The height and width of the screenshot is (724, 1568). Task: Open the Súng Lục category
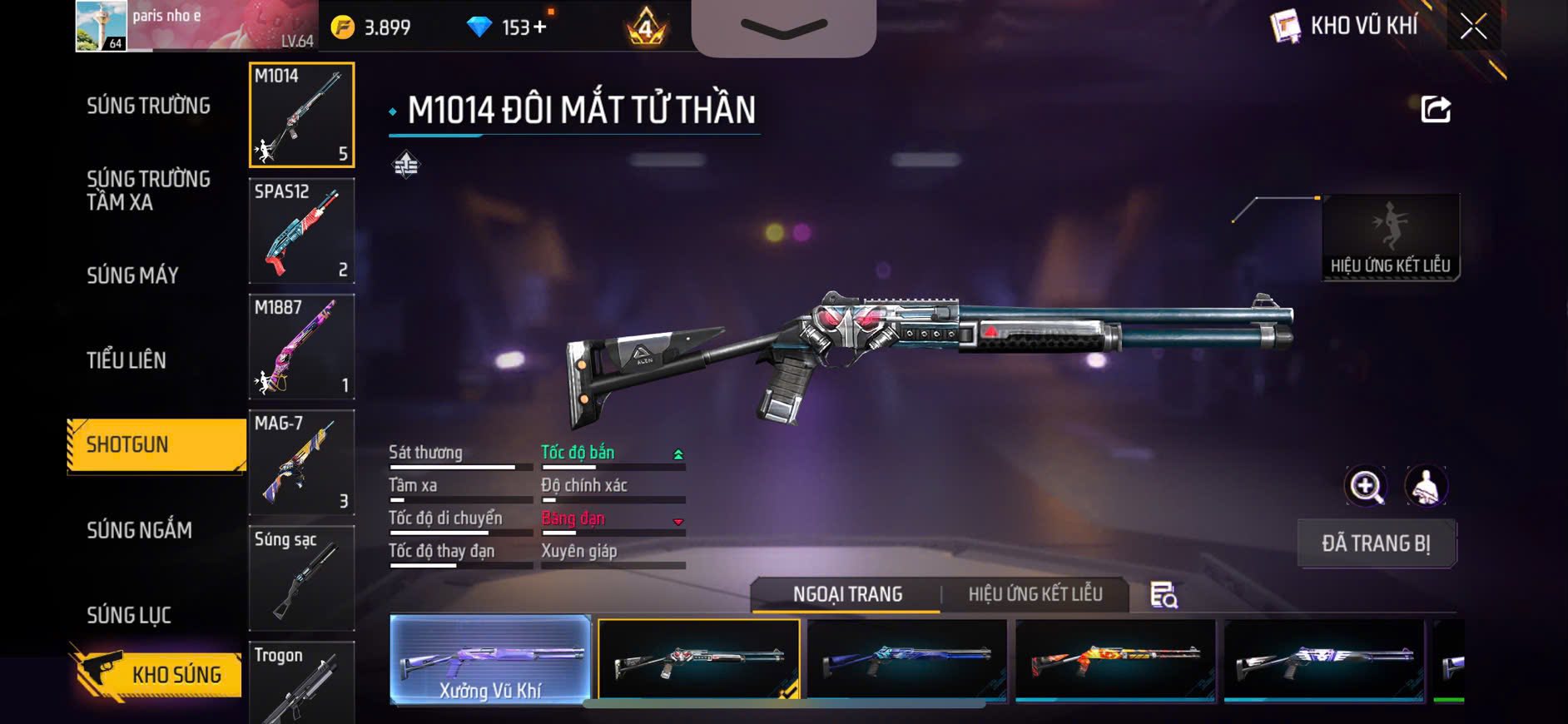pos(129,615)
